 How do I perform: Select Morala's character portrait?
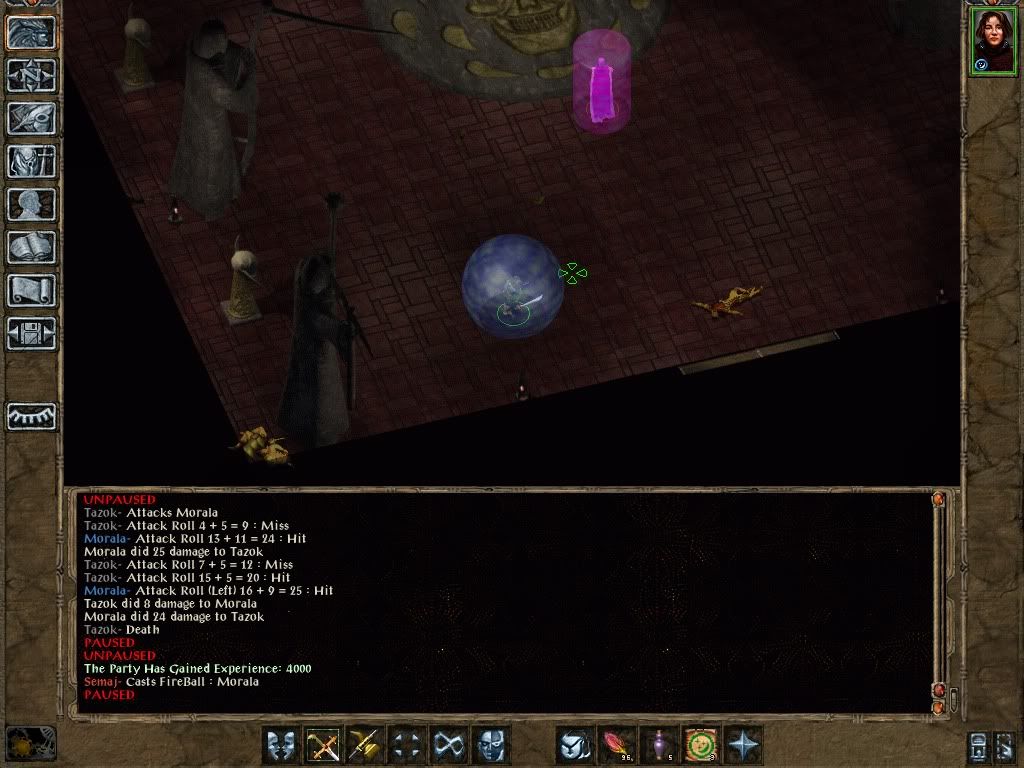(991, 42)
